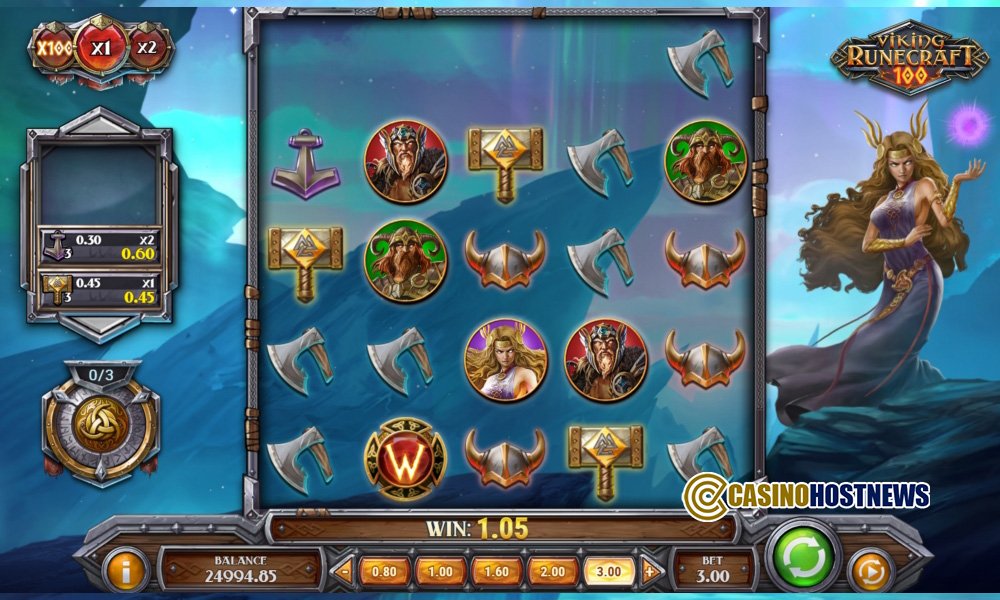The image size is (1000, 600).
Task: Increase the bet with the plus button
Action: pos(650,572)
